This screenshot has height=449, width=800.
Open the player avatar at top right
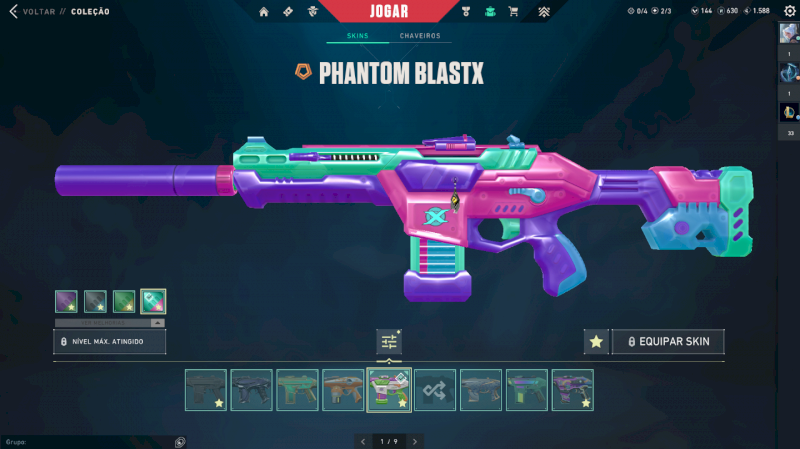pos(788,33)
